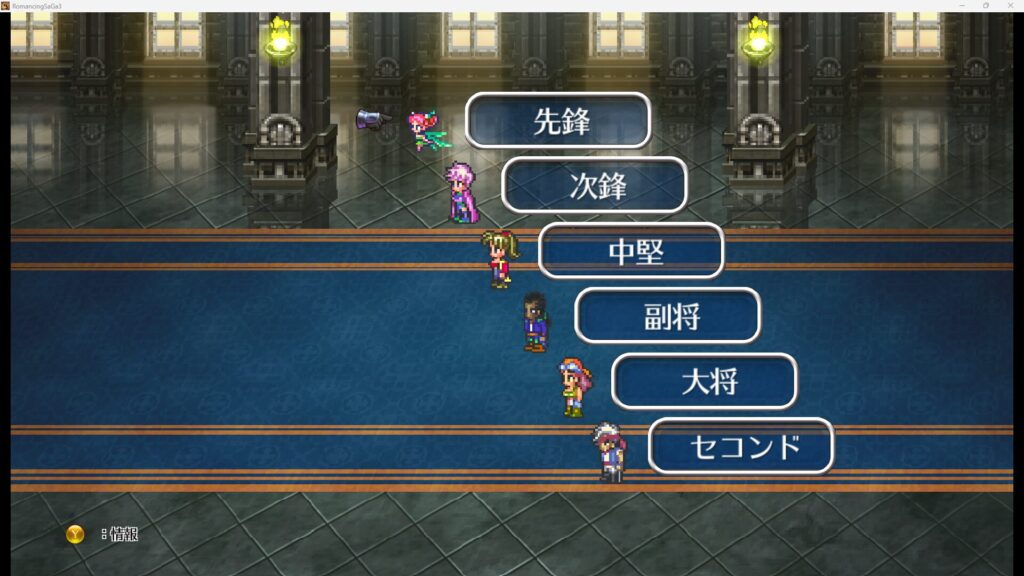1024x576 pixels.
Task: Pick the 副将 position button
Action: [x=668, y=316]
